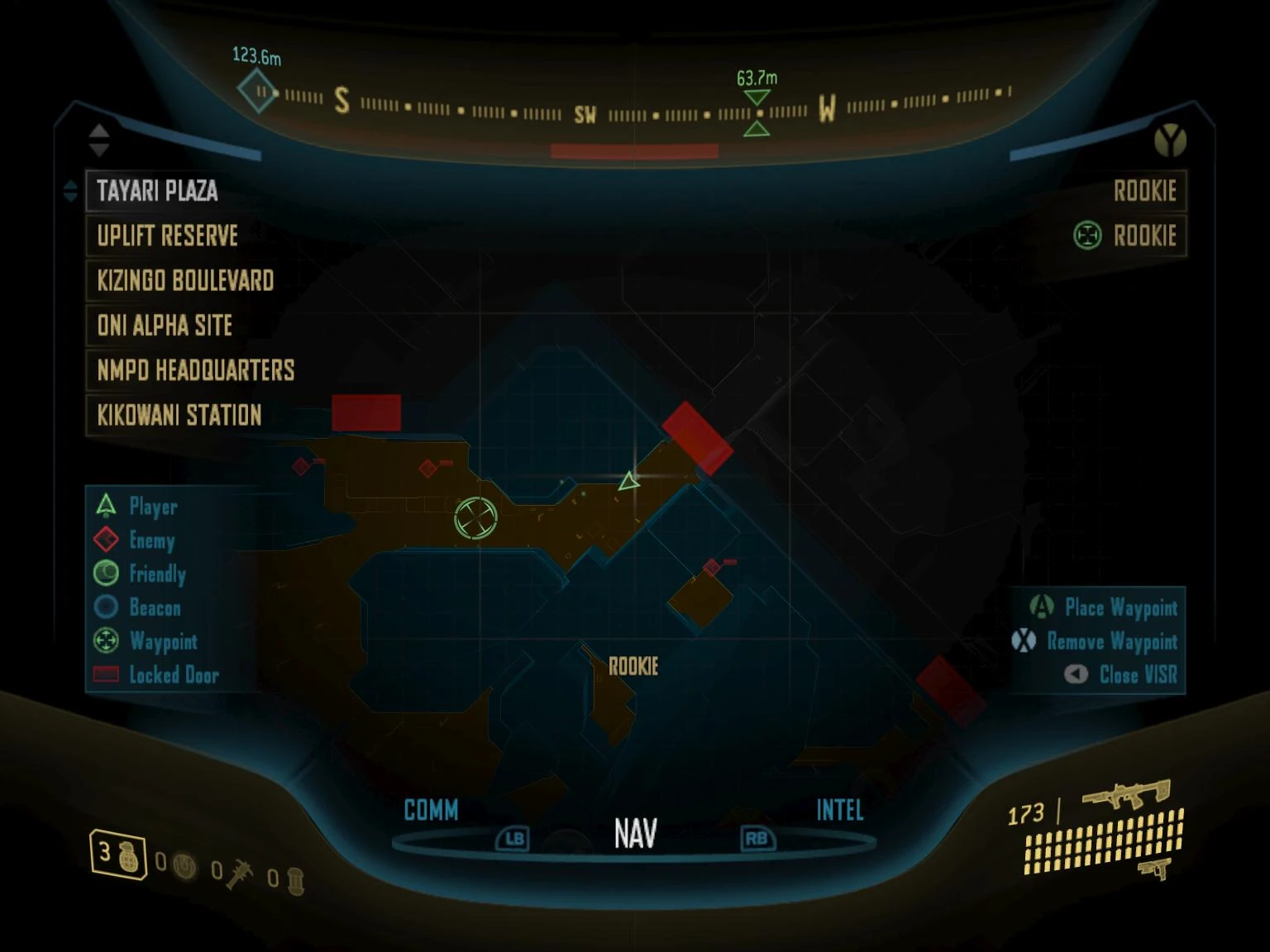Click the Place Waypoint option

tap(1104, 607)
